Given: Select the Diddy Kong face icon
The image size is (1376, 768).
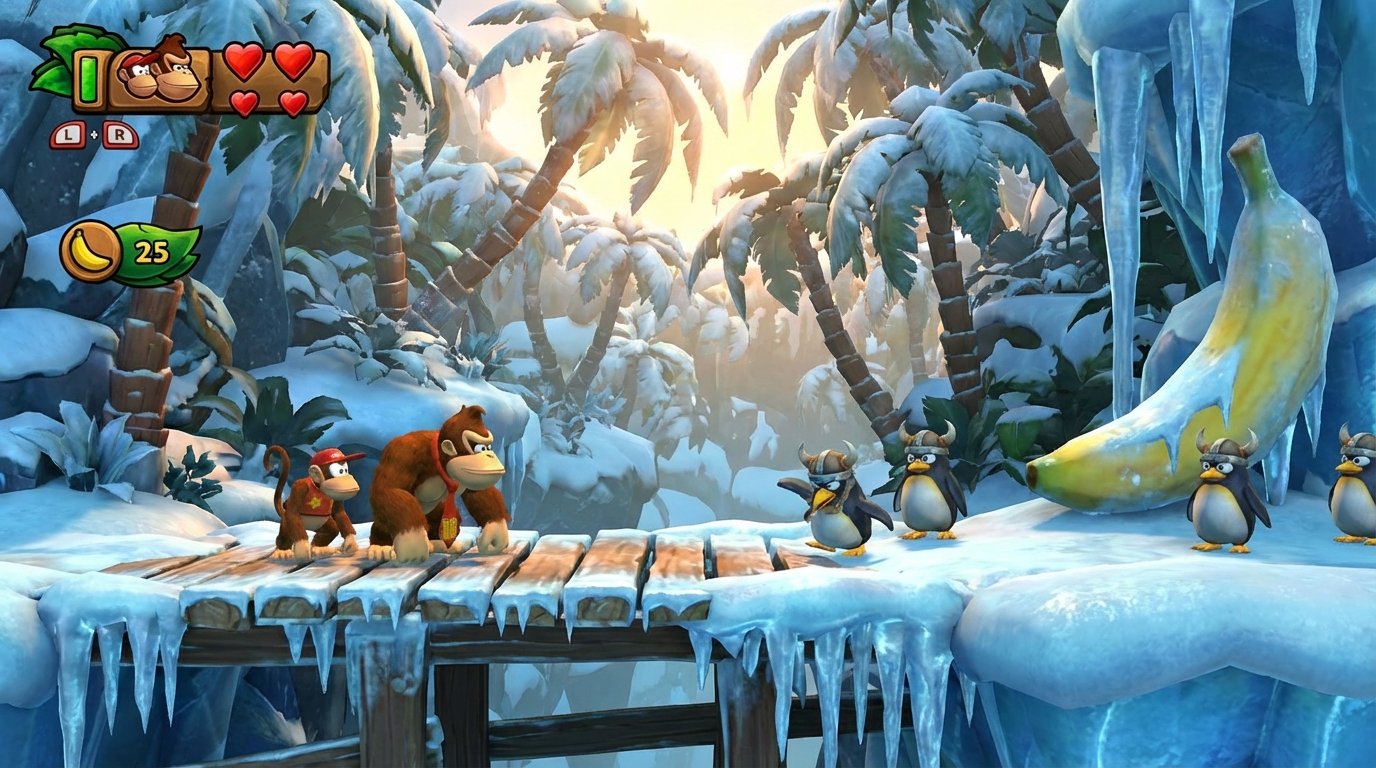Looking at the screenshot, I should click(139, 76).
